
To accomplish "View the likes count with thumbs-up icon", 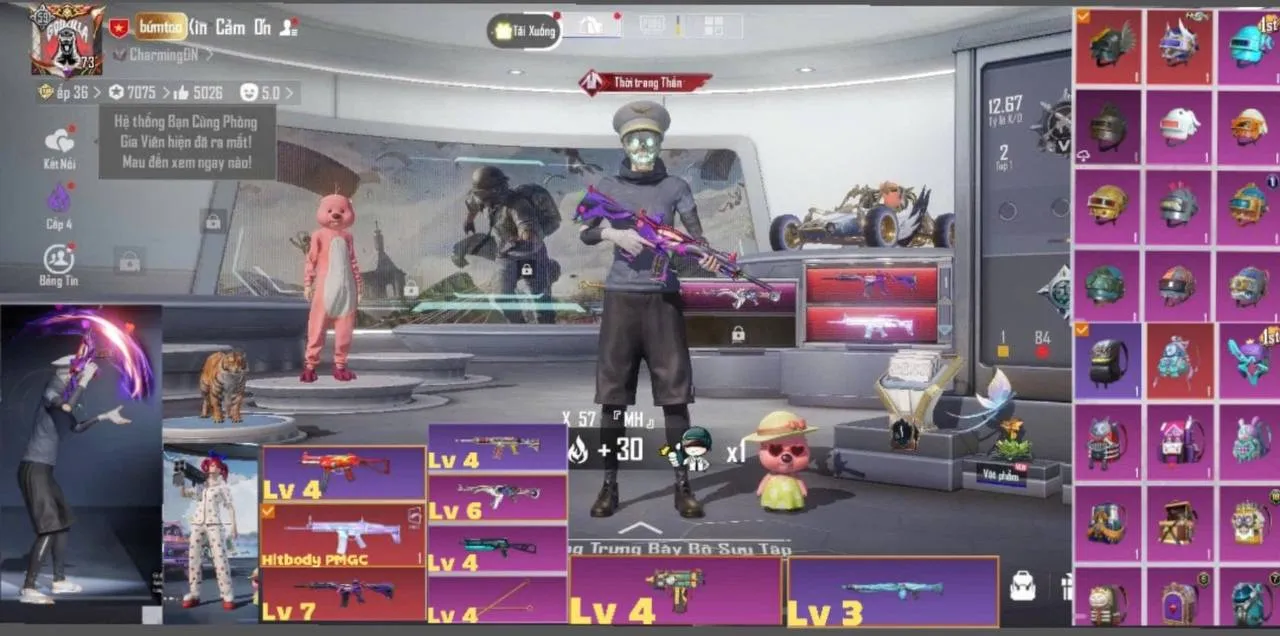I will [198, 93].
